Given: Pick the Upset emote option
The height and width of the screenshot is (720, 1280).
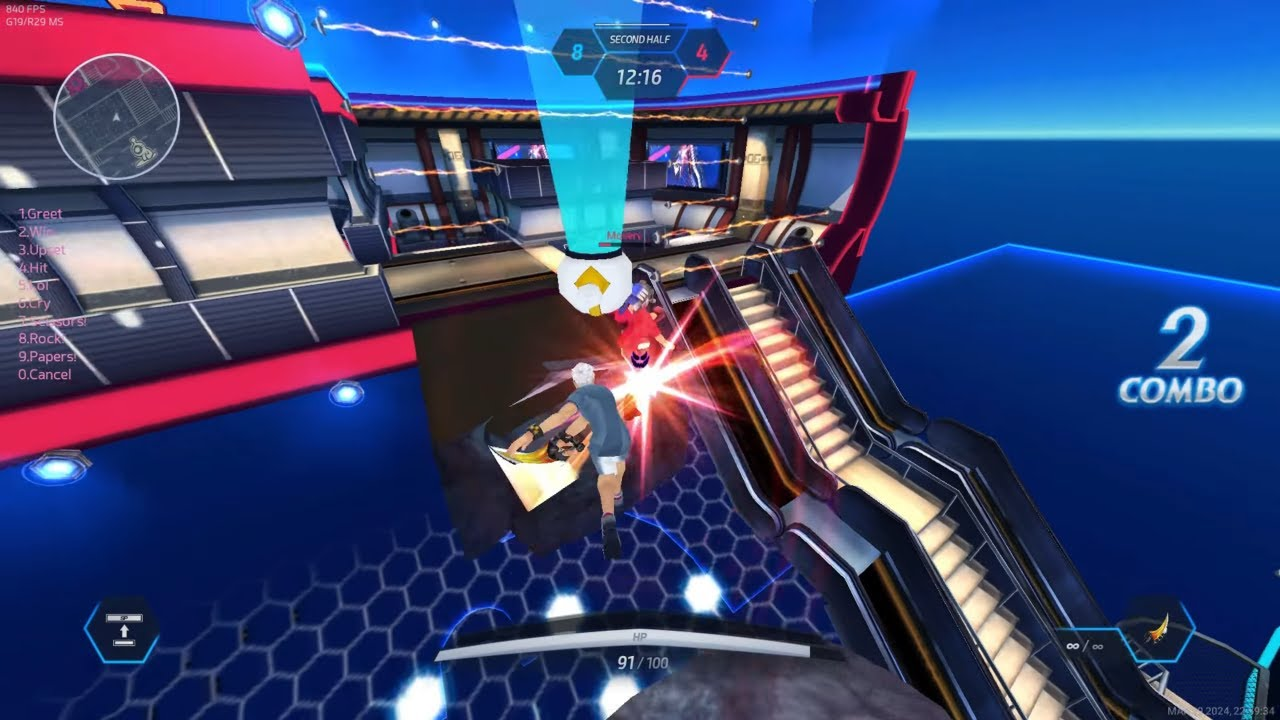Looking at the screenshot, I should coord(41,250).
